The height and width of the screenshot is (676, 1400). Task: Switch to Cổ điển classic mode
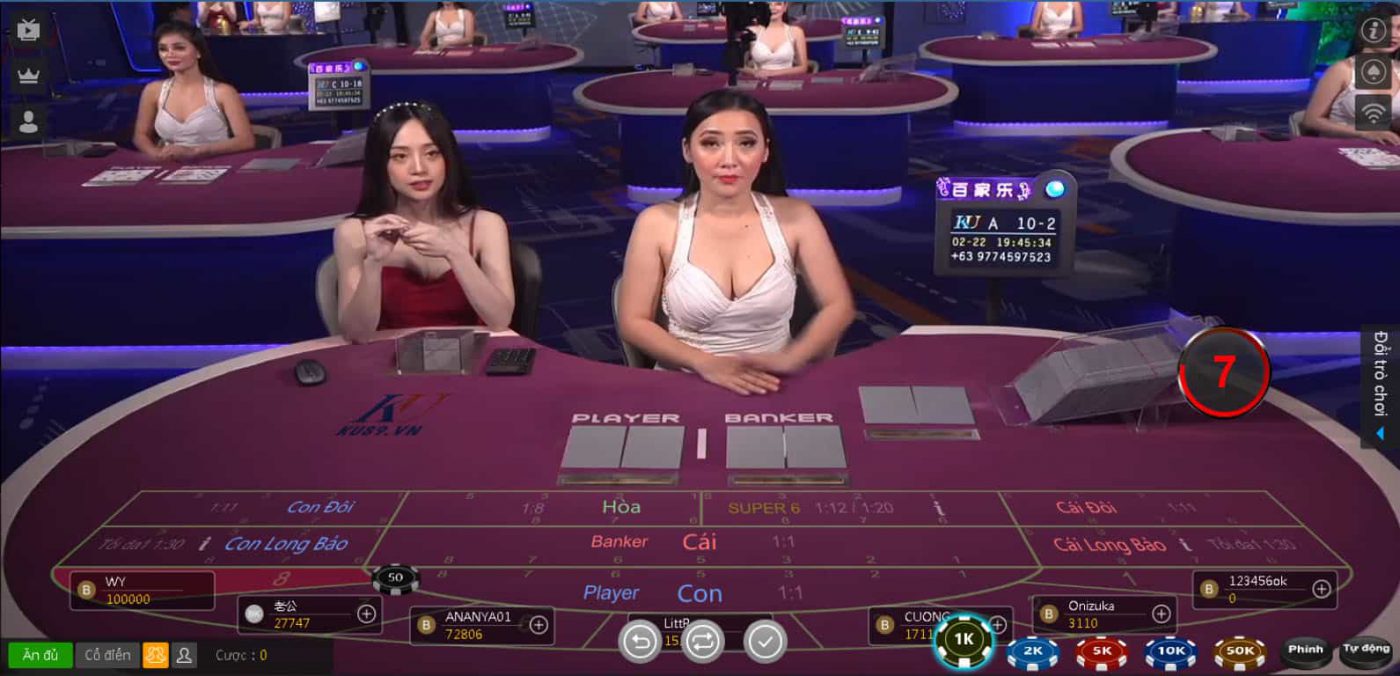pos(107,655)
